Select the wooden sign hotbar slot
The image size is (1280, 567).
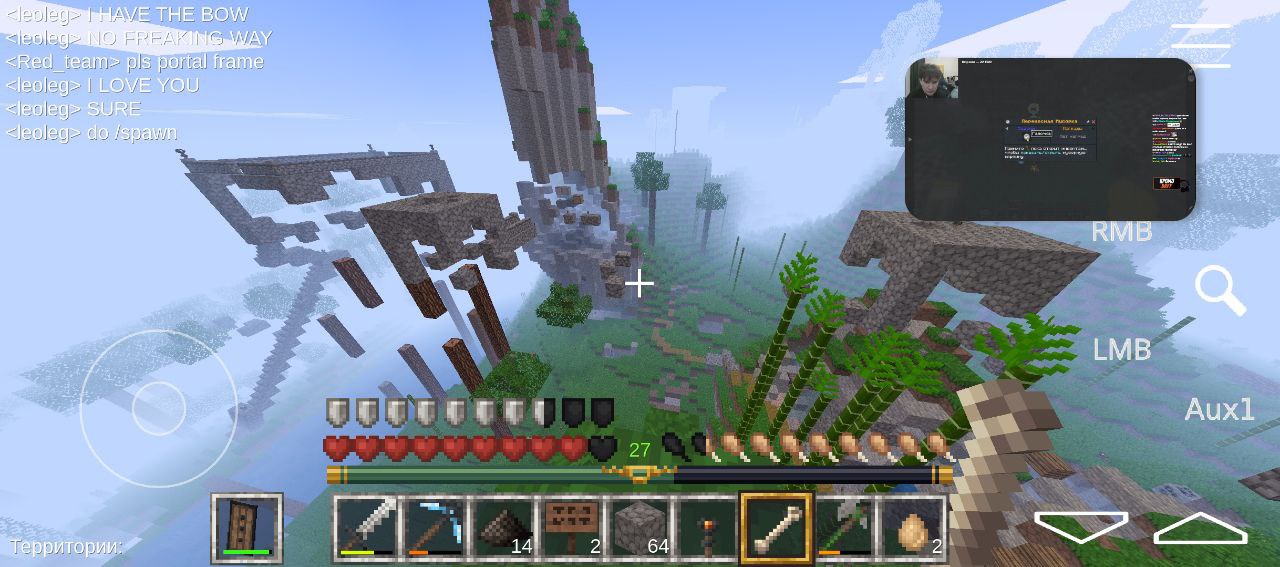pyautogui.click(x=571, y=527)
